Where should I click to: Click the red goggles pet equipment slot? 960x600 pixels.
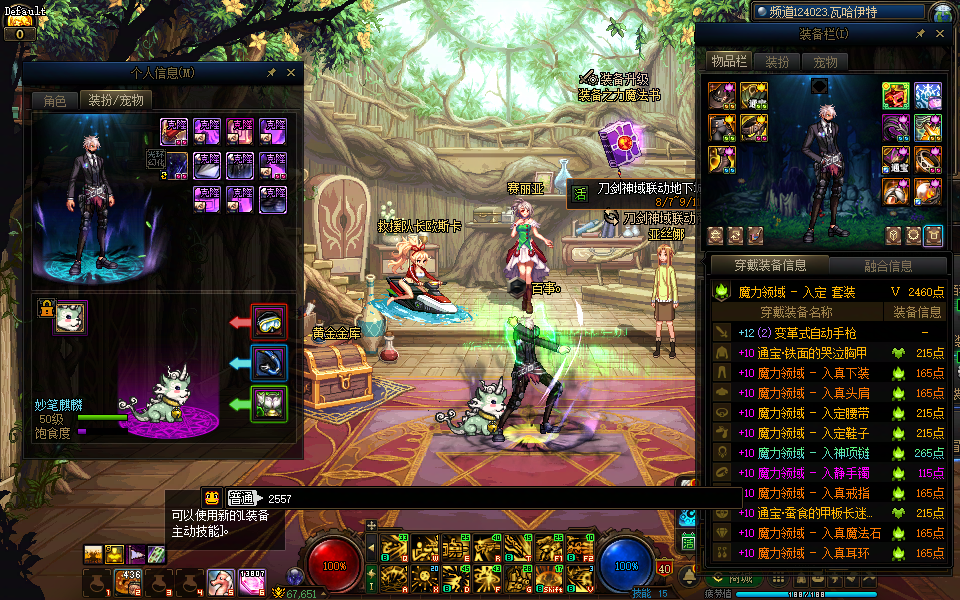pyautogui.click(x=269, y=322)
